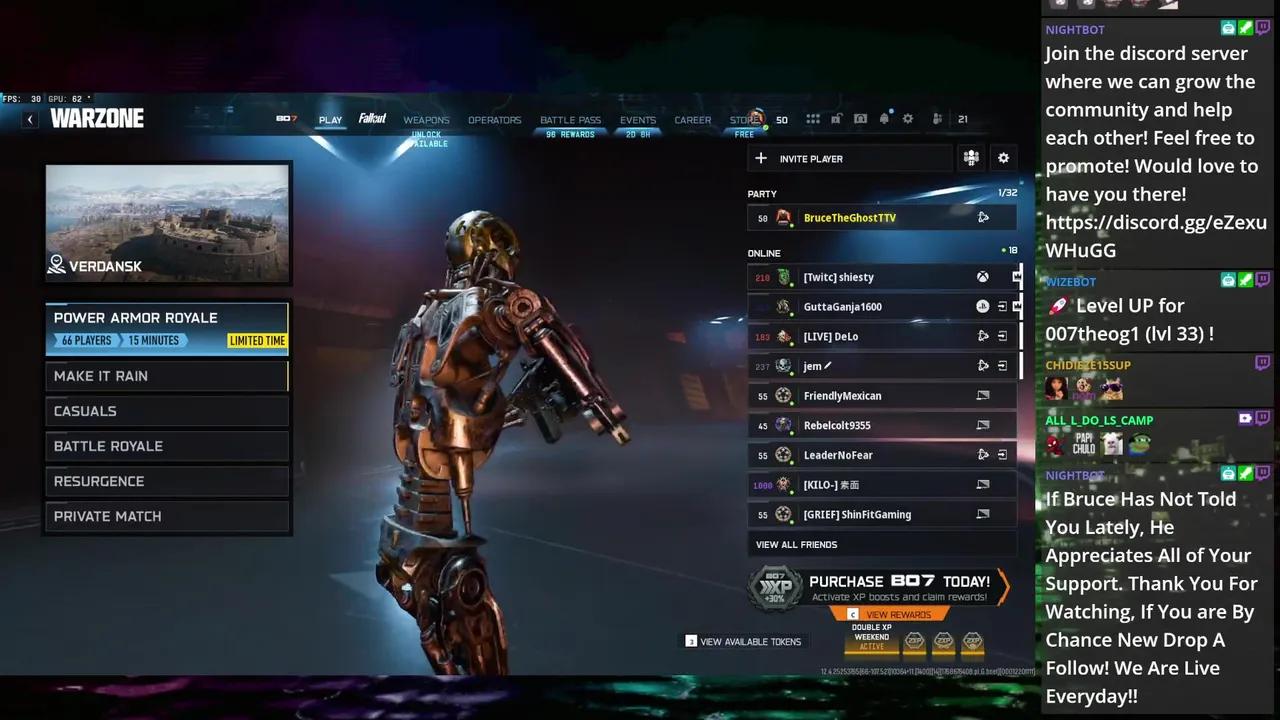Open the Operators tab
Image resolution: width=1280 pixels, height=720 pixels.
494,120
